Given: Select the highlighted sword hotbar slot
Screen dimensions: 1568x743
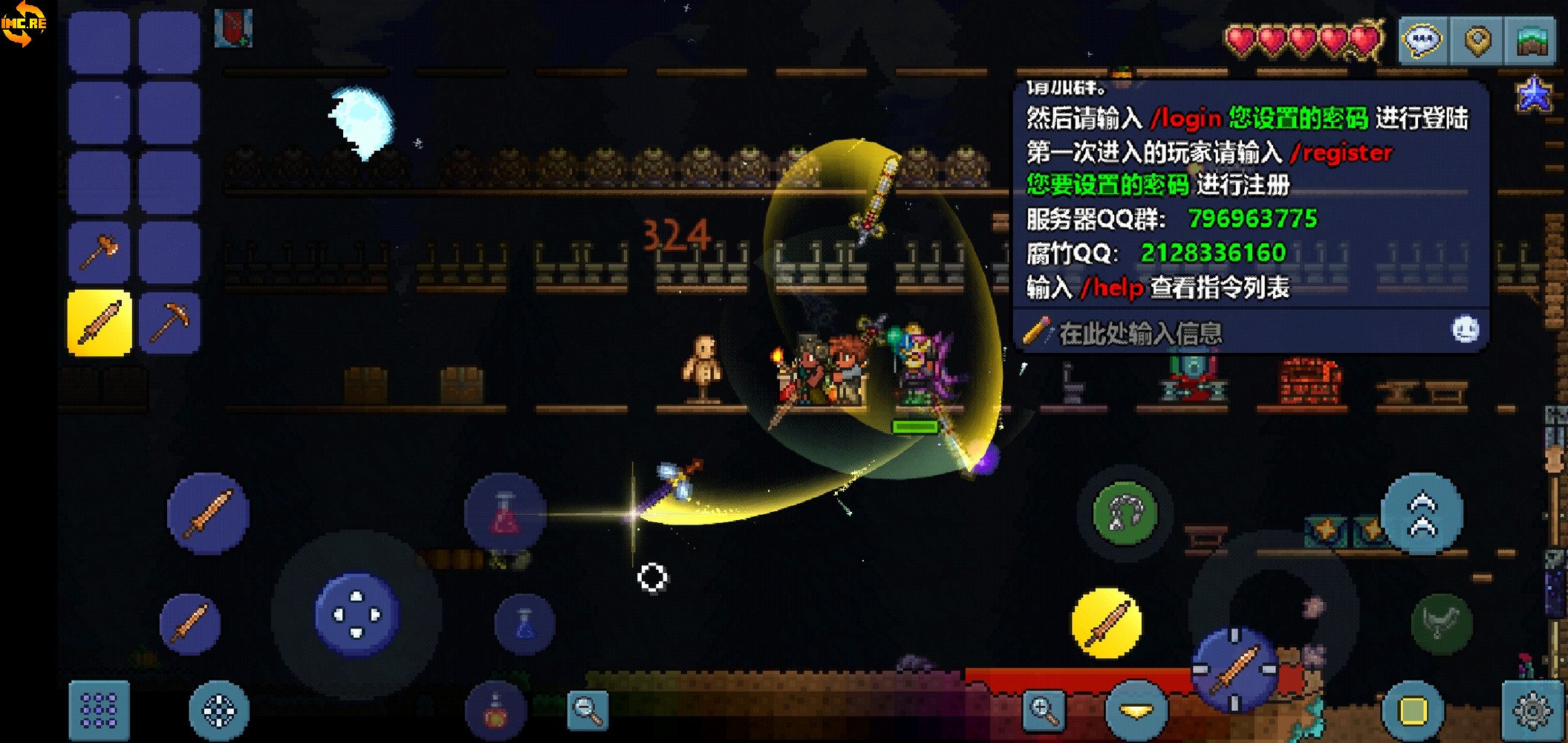Looking at the screenshot, I should tap(100, 323).
